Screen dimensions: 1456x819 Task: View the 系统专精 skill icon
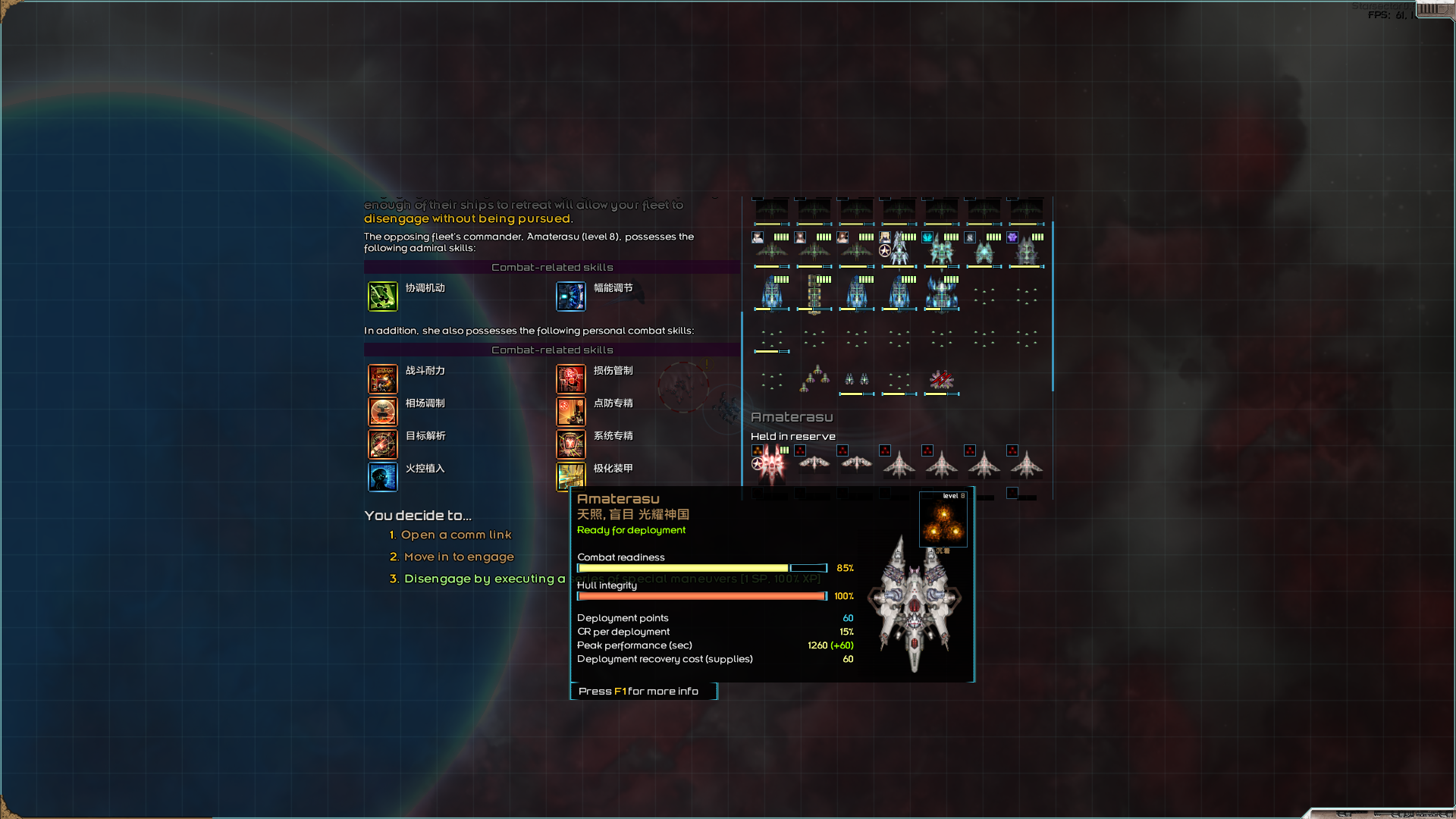(x=571, y=444)
